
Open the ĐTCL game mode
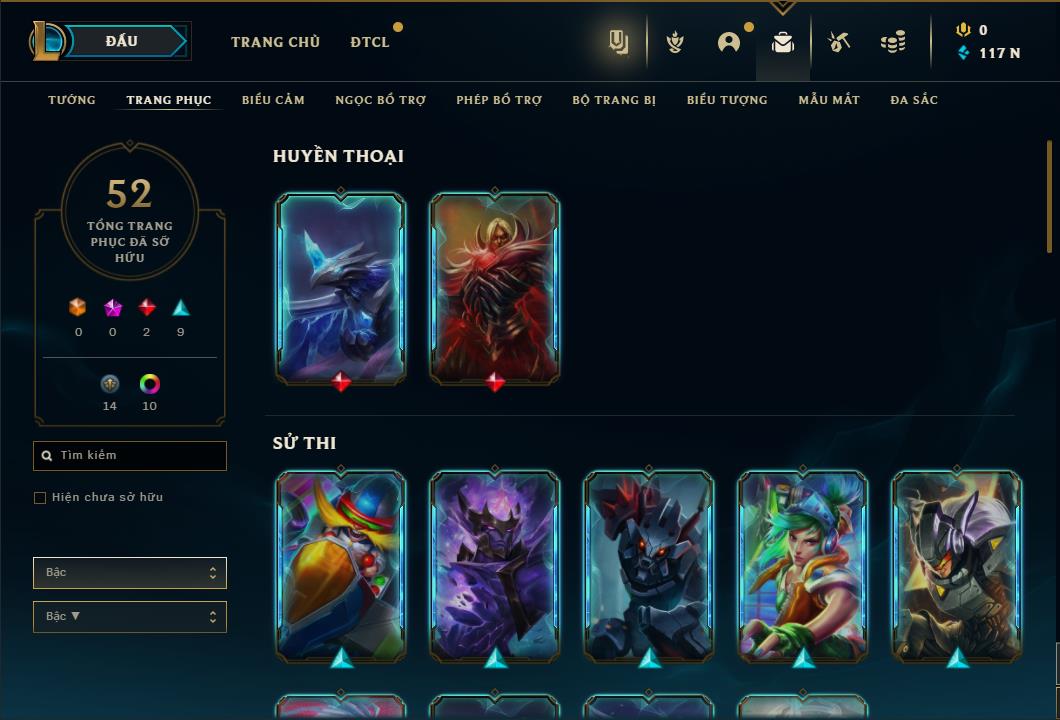click(370, 42)
